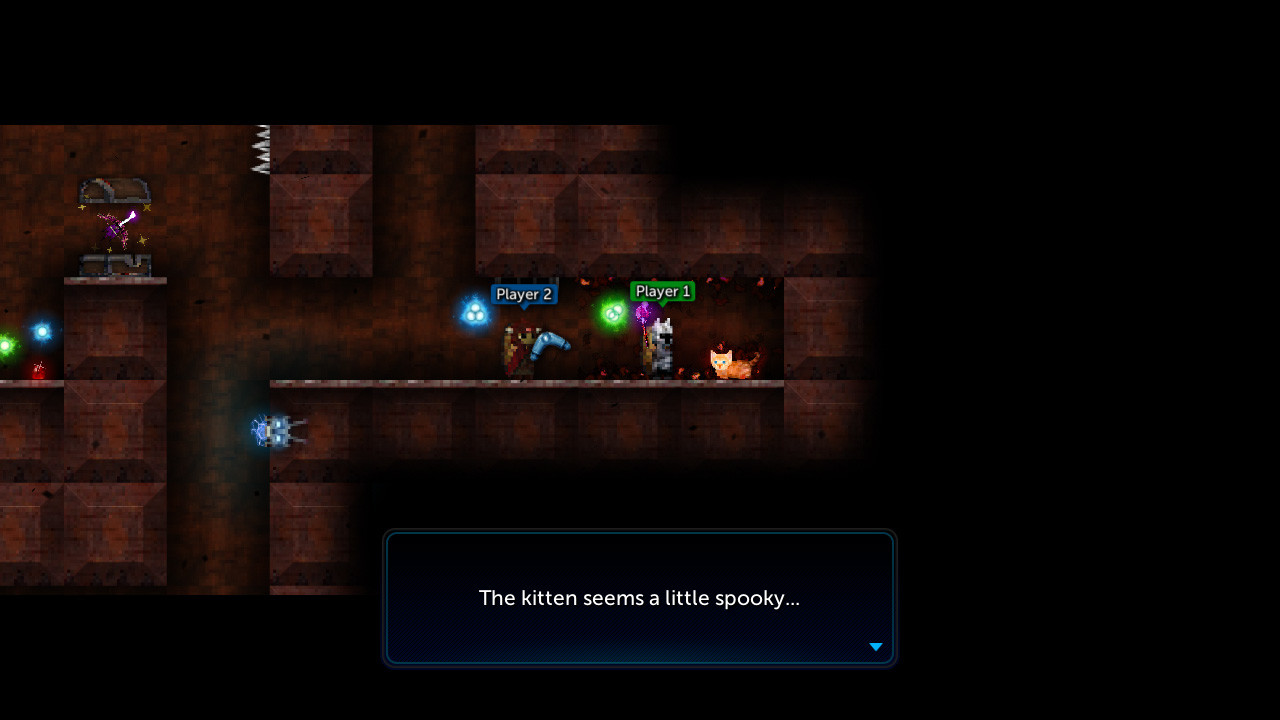The width and height of the screenshot is (1280, 720).
Task: Click Player 2's character sprite
Action: pos(520,350)
